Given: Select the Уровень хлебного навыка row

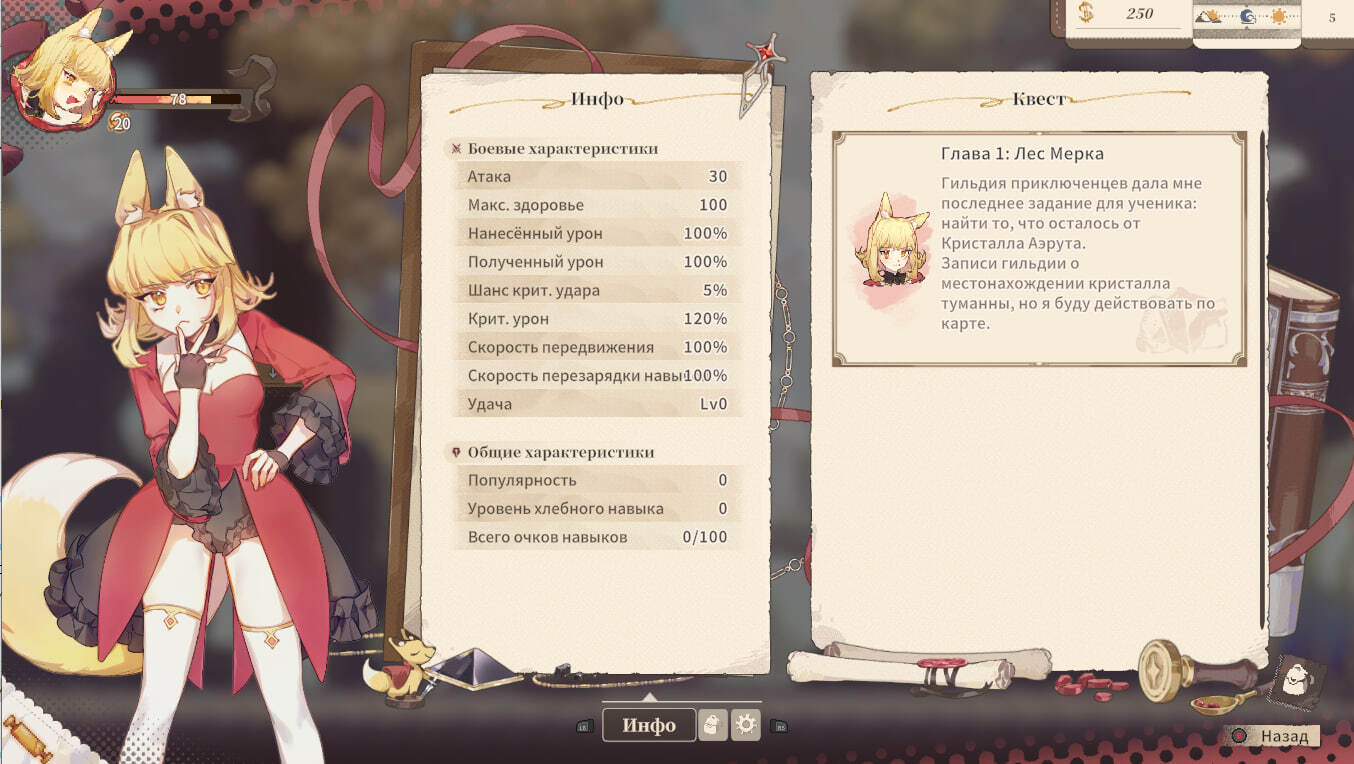Looking at the screenshot, I should 597,509.
